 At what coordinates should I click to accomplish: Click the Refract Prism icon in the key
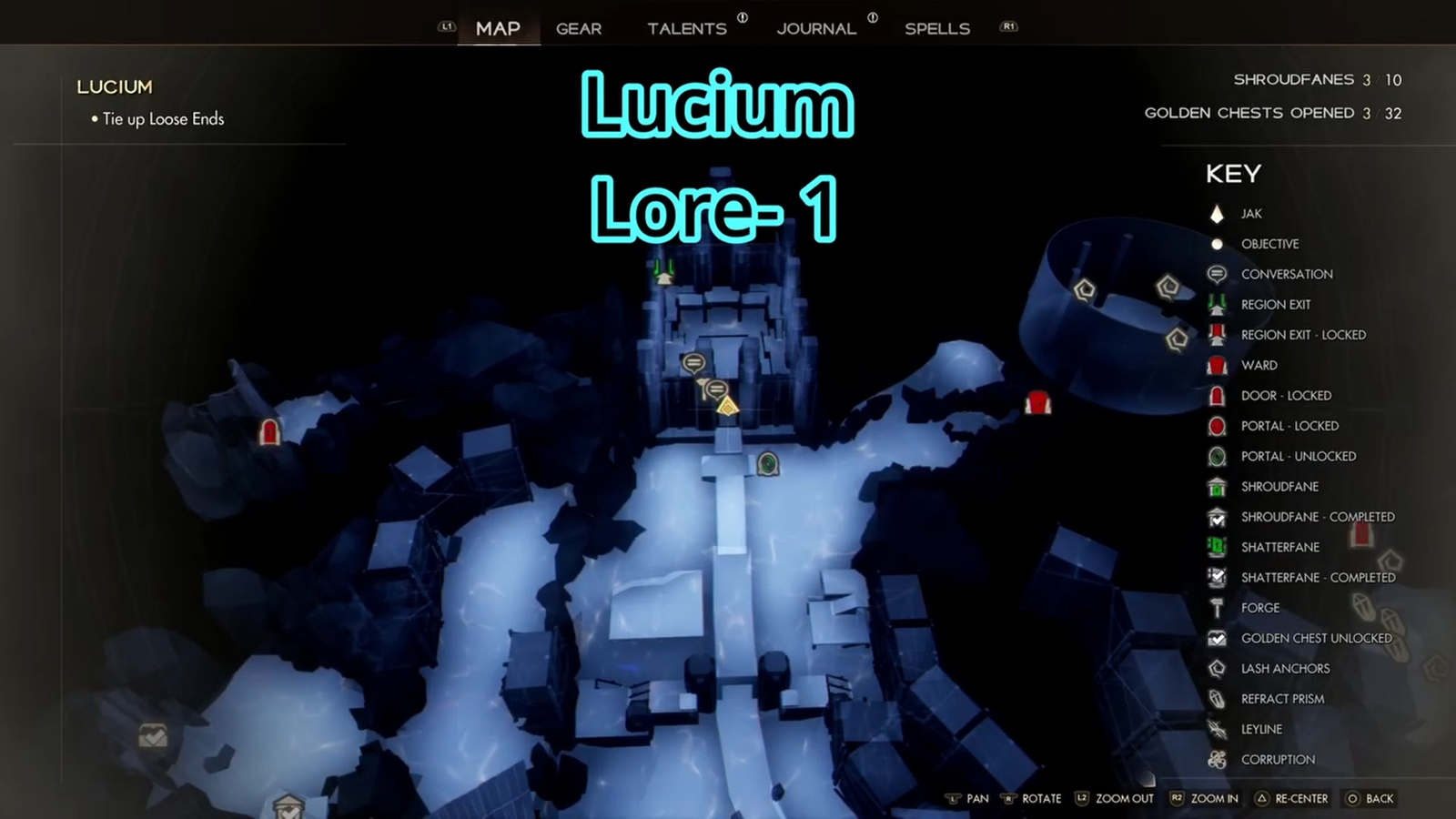coord(1217,699)
